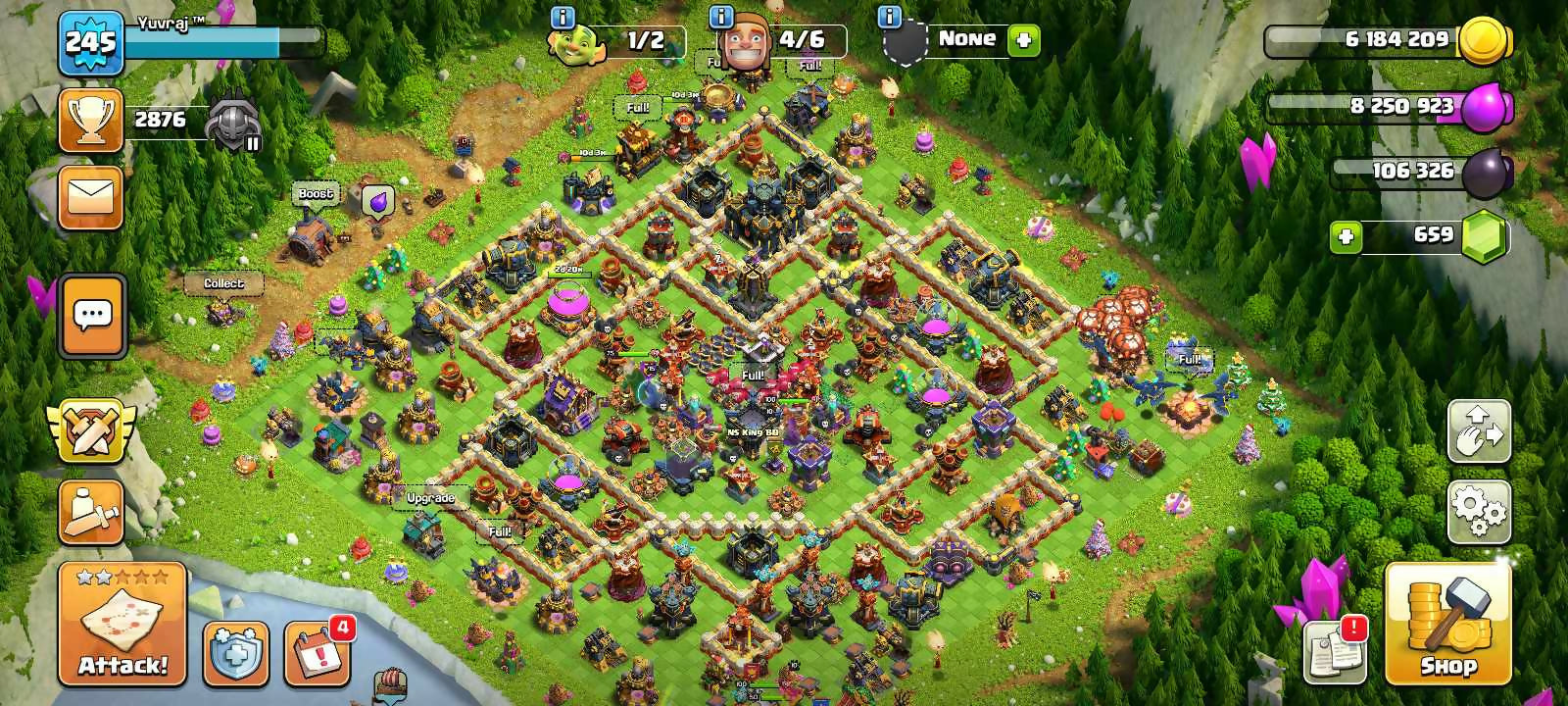Tap the Boost label bubble
The image size is (1568, 706).
click(x=316, y=193)
